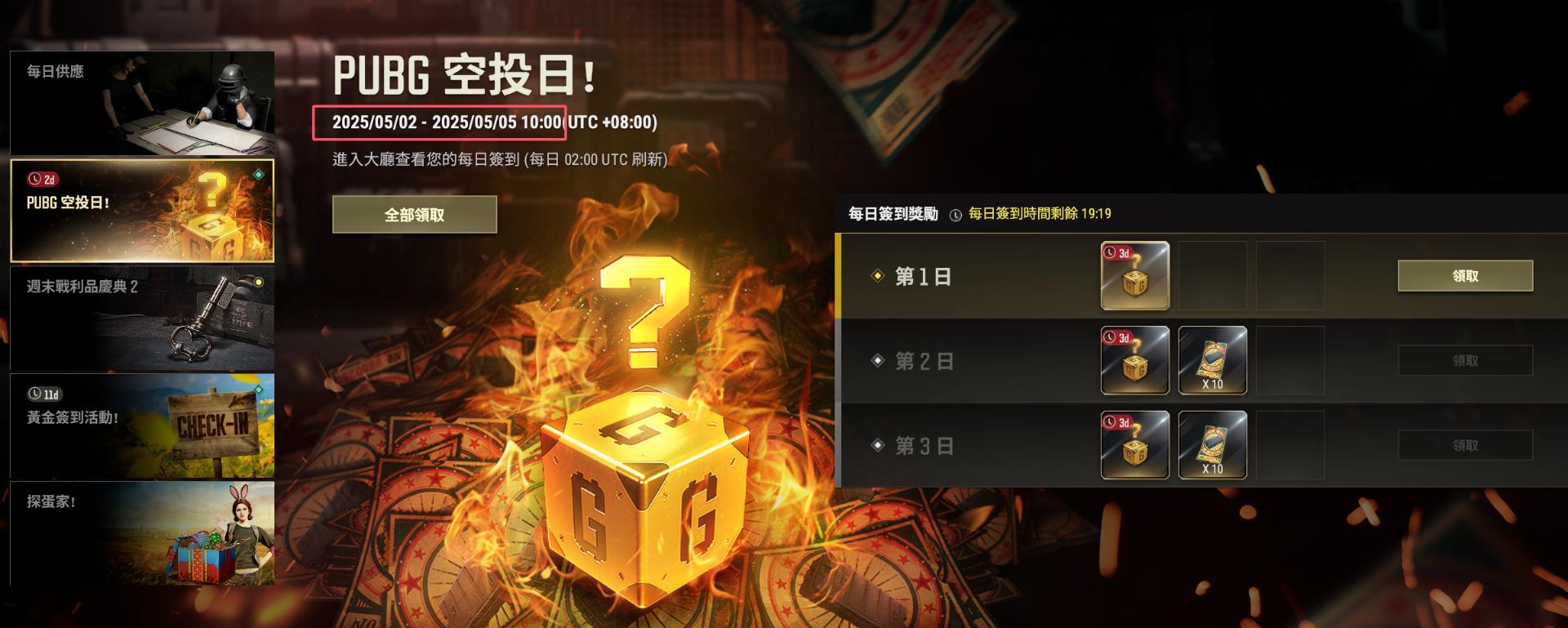Click the Day 1 mystery crate reward icon
This screenshot has width=1568, height=628.
pyautogui.click(x=1134, y=276)
